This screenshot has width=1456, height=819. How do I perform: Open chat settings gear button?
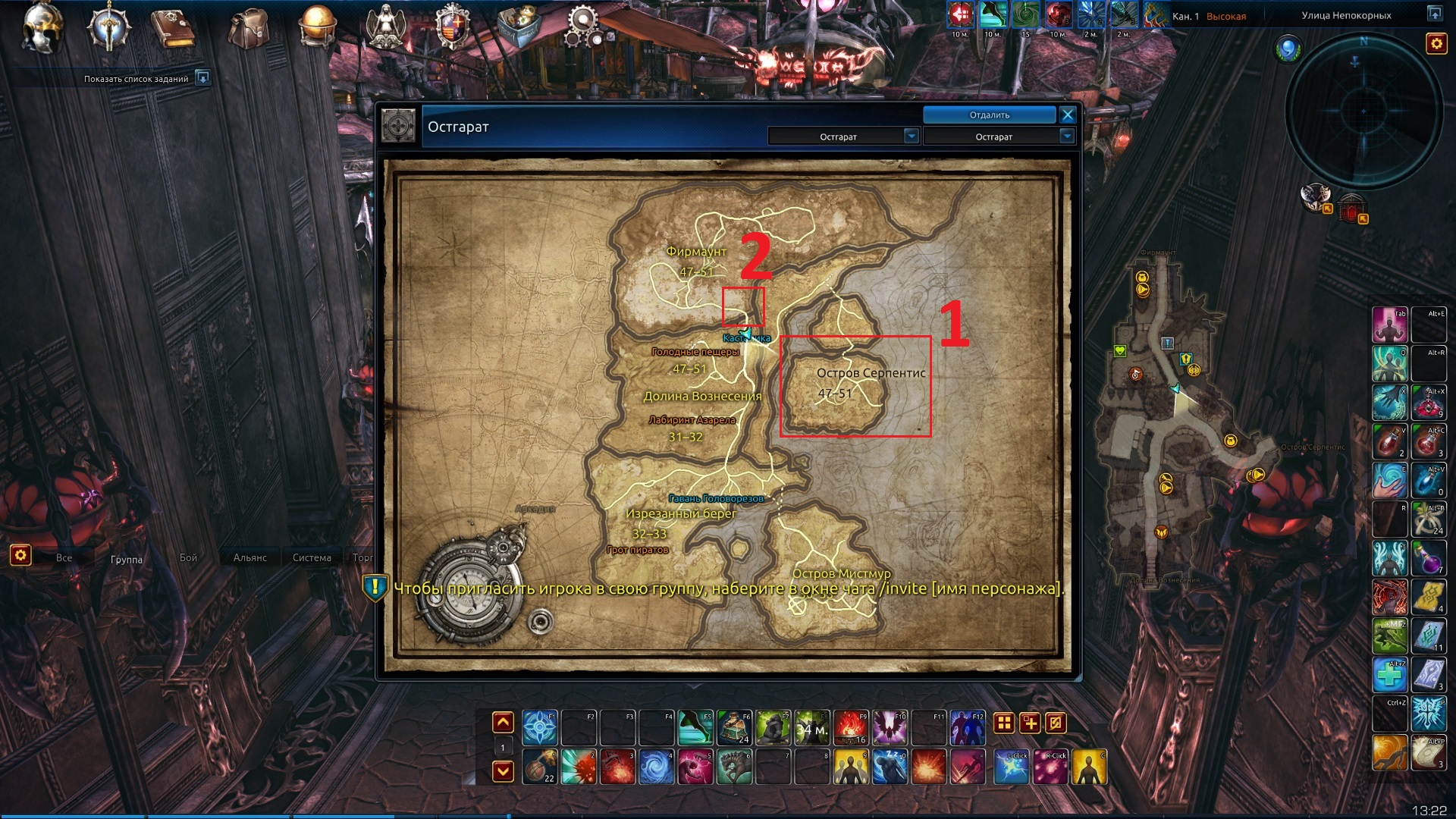tap(20, 555)
